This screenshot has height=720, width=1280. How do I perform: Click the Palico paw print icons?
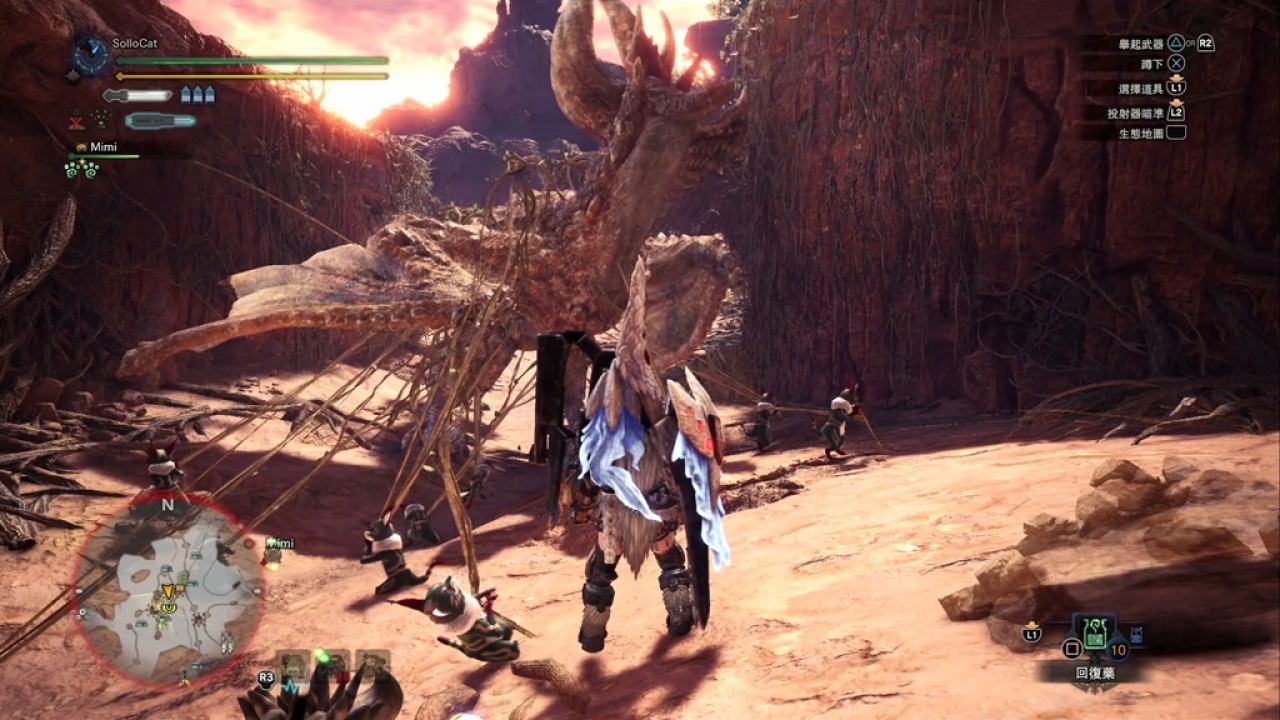point(81,169)
